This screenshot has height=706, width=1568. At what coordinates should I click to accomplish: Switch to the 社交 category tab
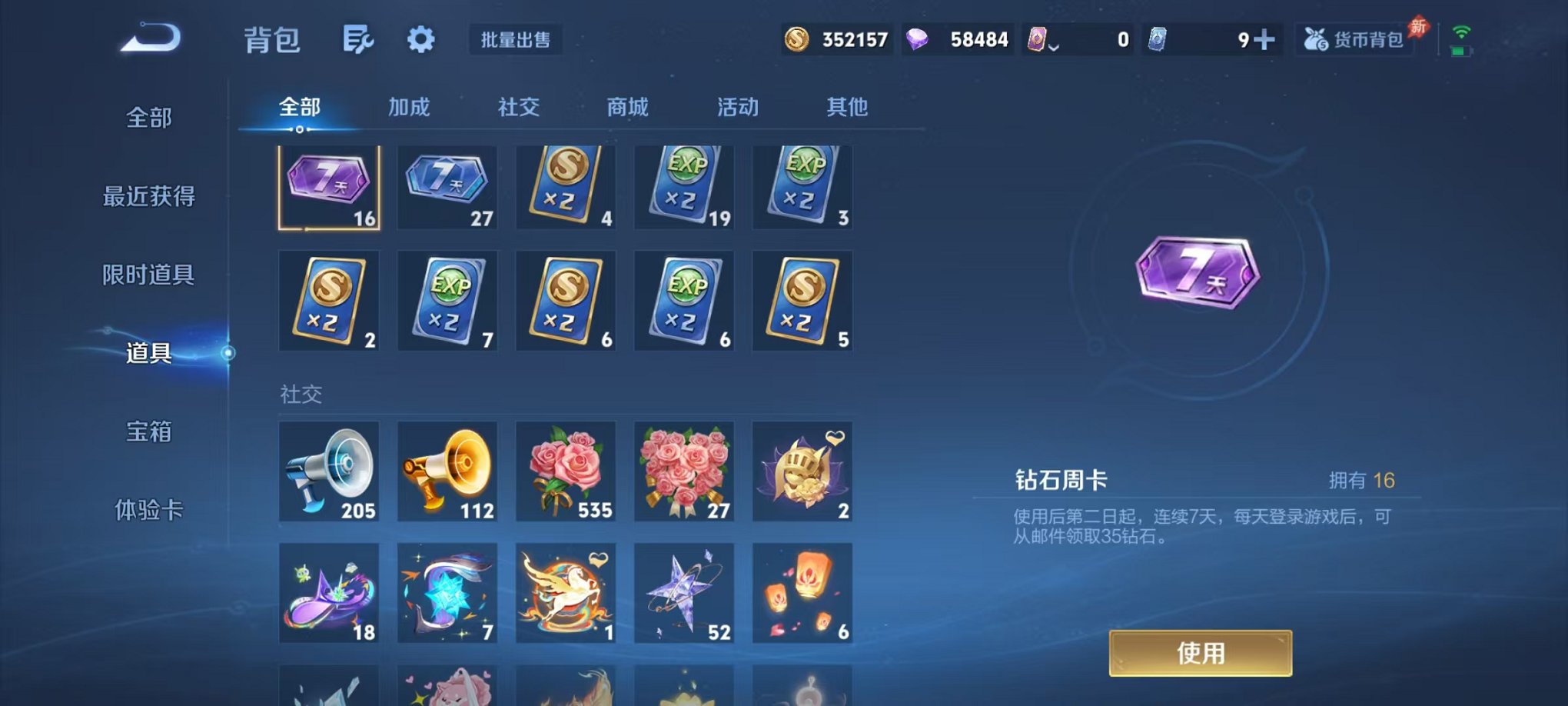[518, 108]
